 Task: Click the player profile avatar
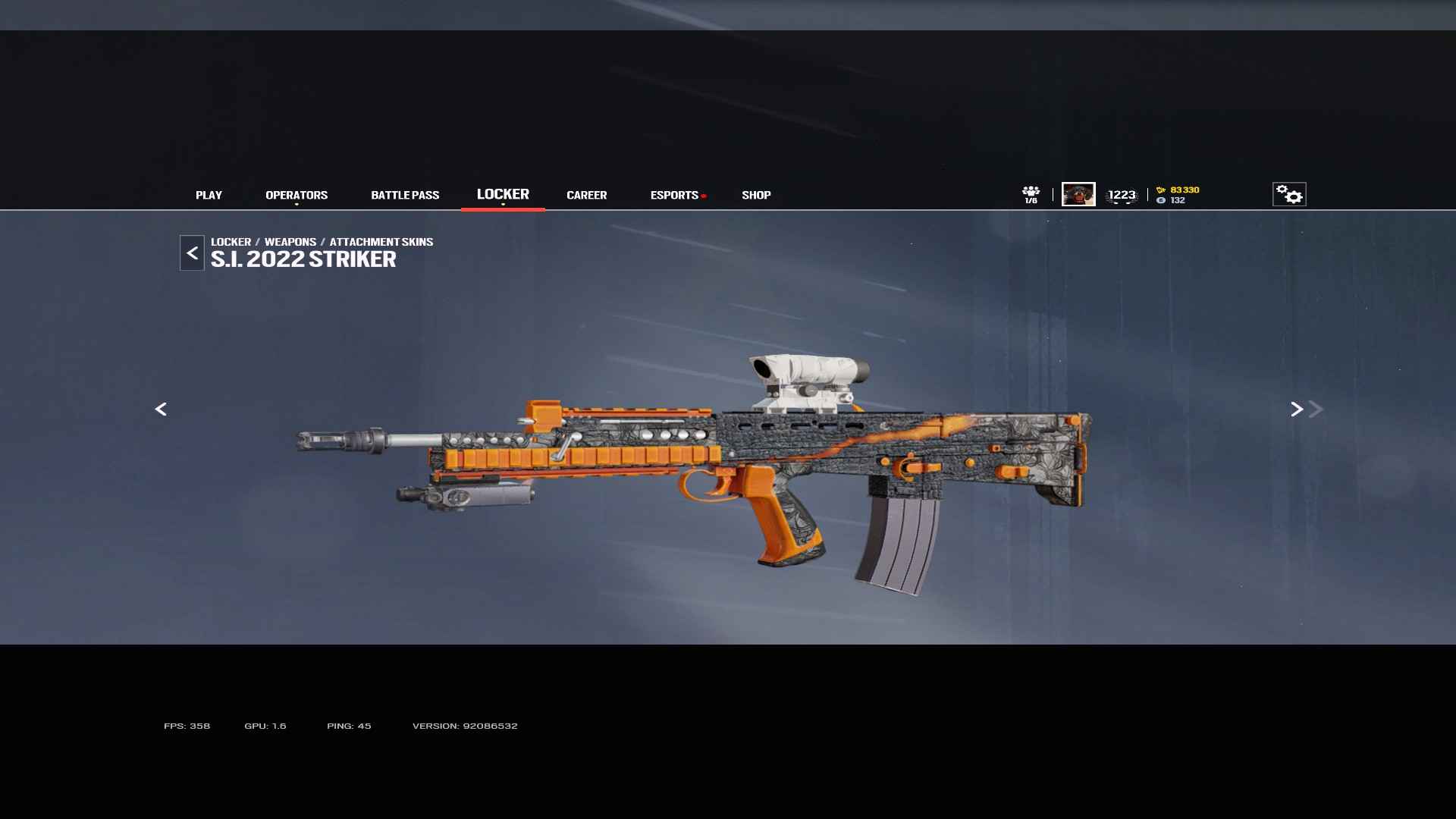pyautogui.click(x=1078, y=194)
